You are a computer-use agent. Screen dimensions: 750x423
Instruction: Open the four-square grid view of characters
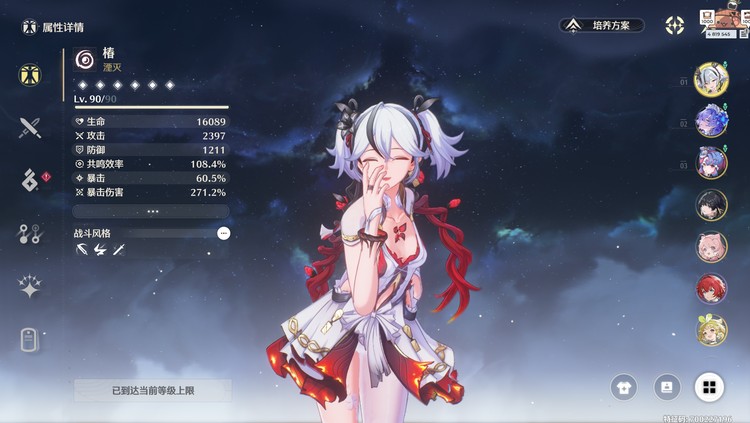709,387
